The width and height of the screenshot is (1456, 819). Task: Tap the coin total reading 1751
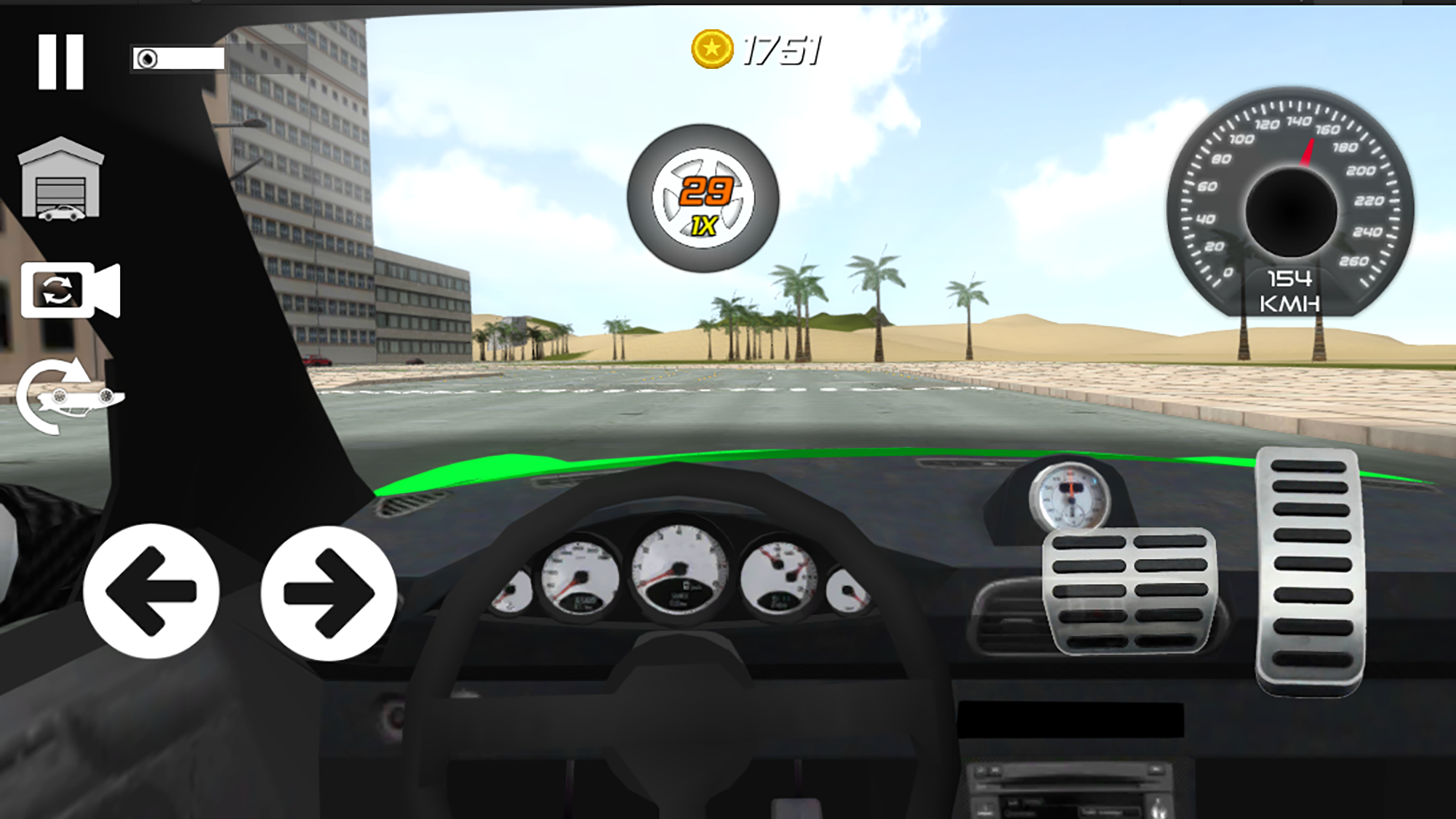[781, 51]
